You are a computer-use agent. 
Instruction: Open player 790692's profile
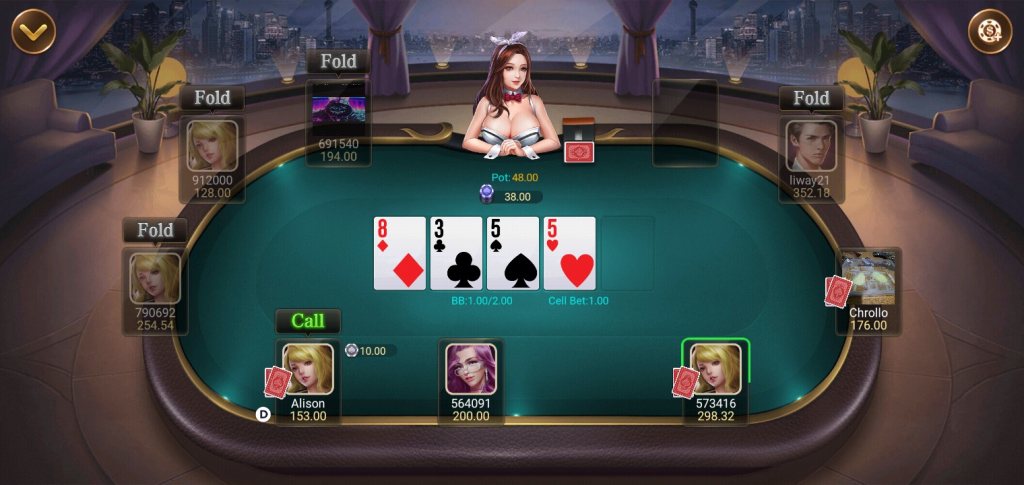tap(156, 278)
